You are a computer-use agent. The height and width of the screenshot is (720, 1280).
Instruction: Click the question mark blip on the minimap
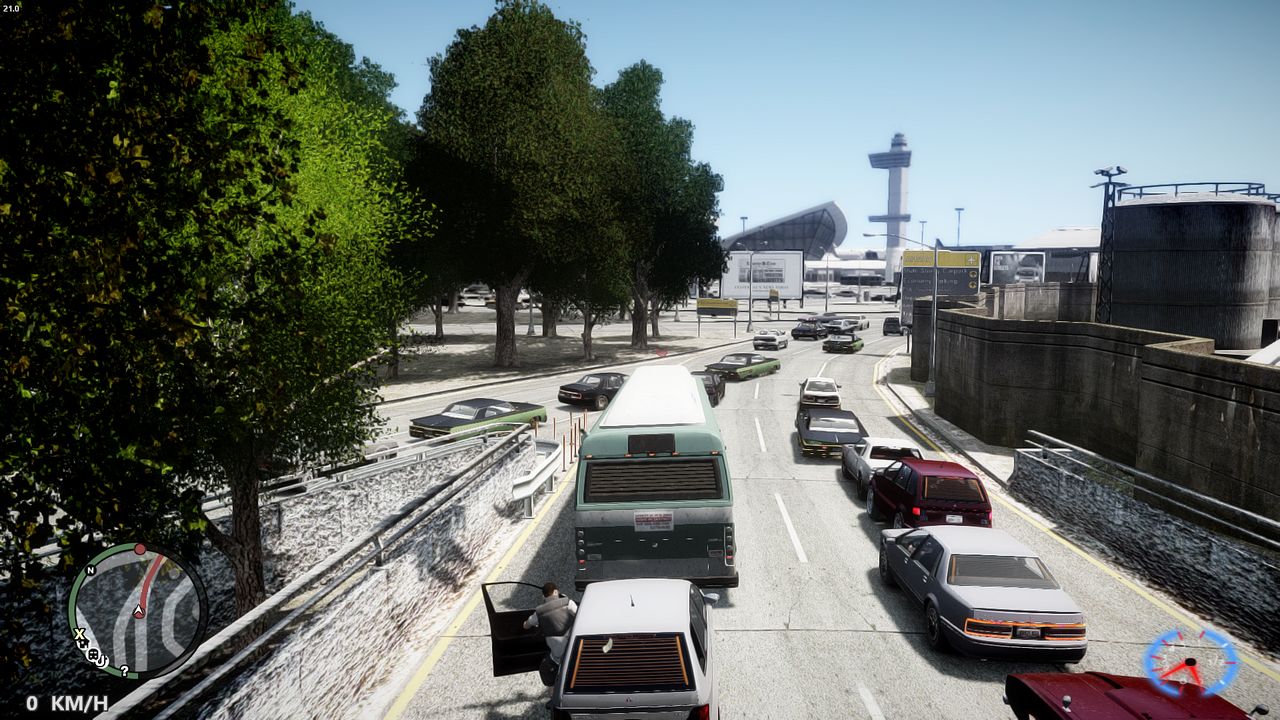pos(124,671)
